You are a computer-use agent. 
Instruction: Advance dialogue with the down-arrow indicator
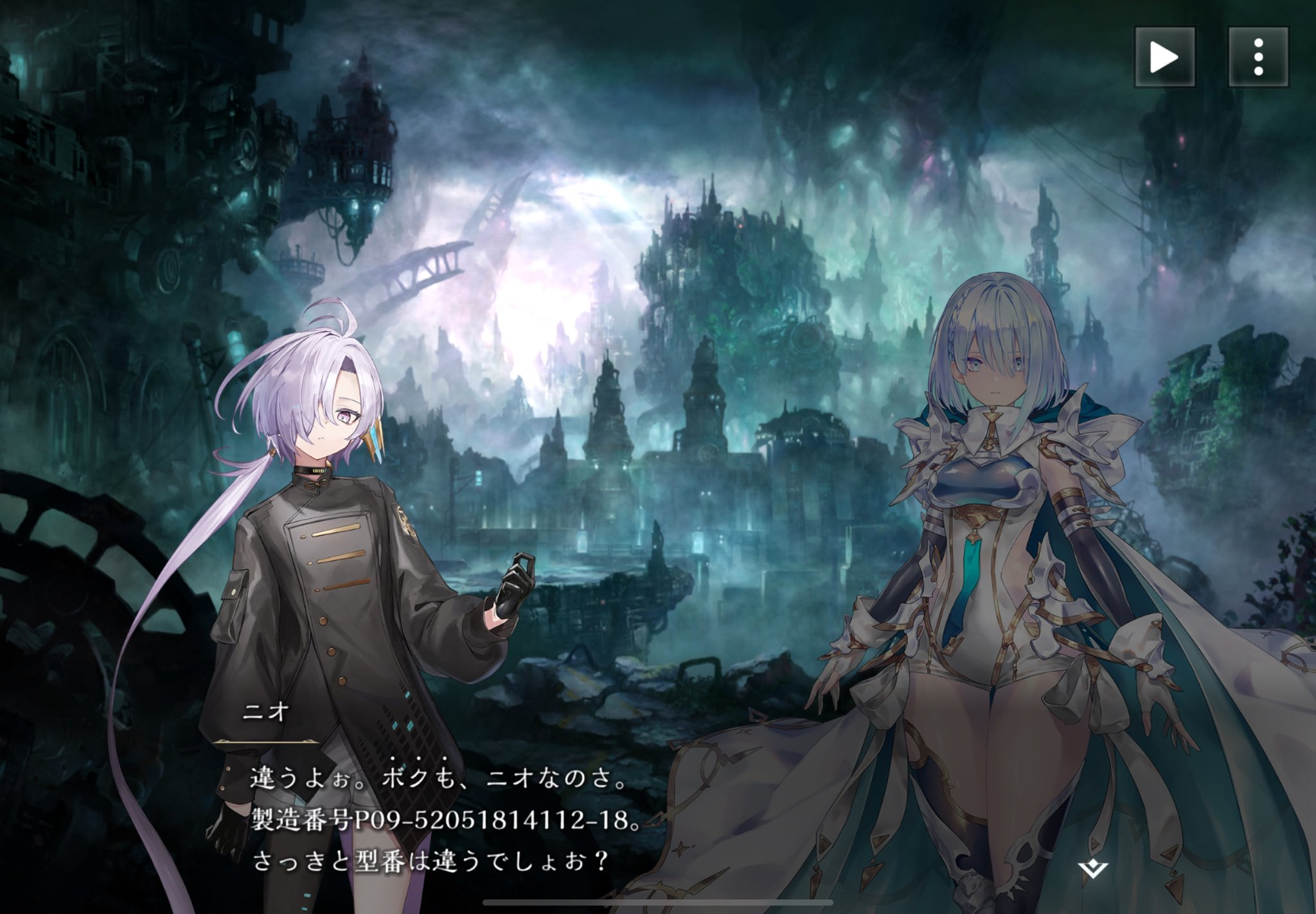point(1091,870)
